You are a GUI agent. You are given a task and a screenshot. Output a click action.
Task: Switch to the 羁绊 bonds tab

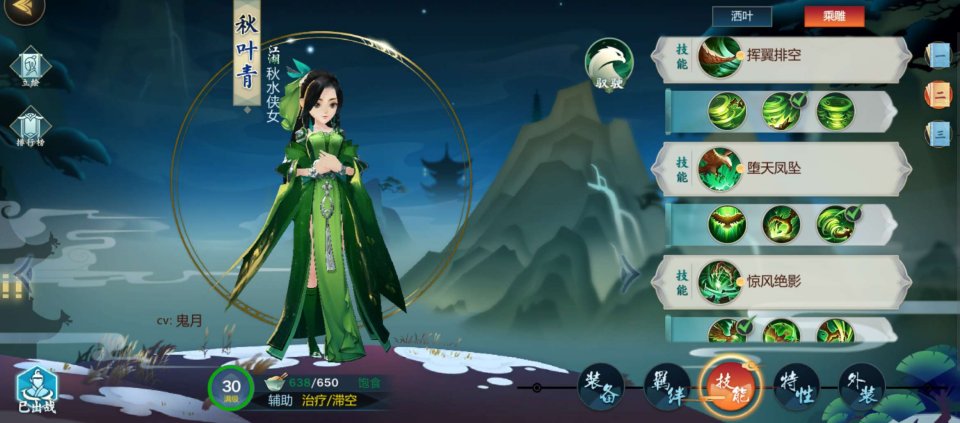click(x=665, y=386)
